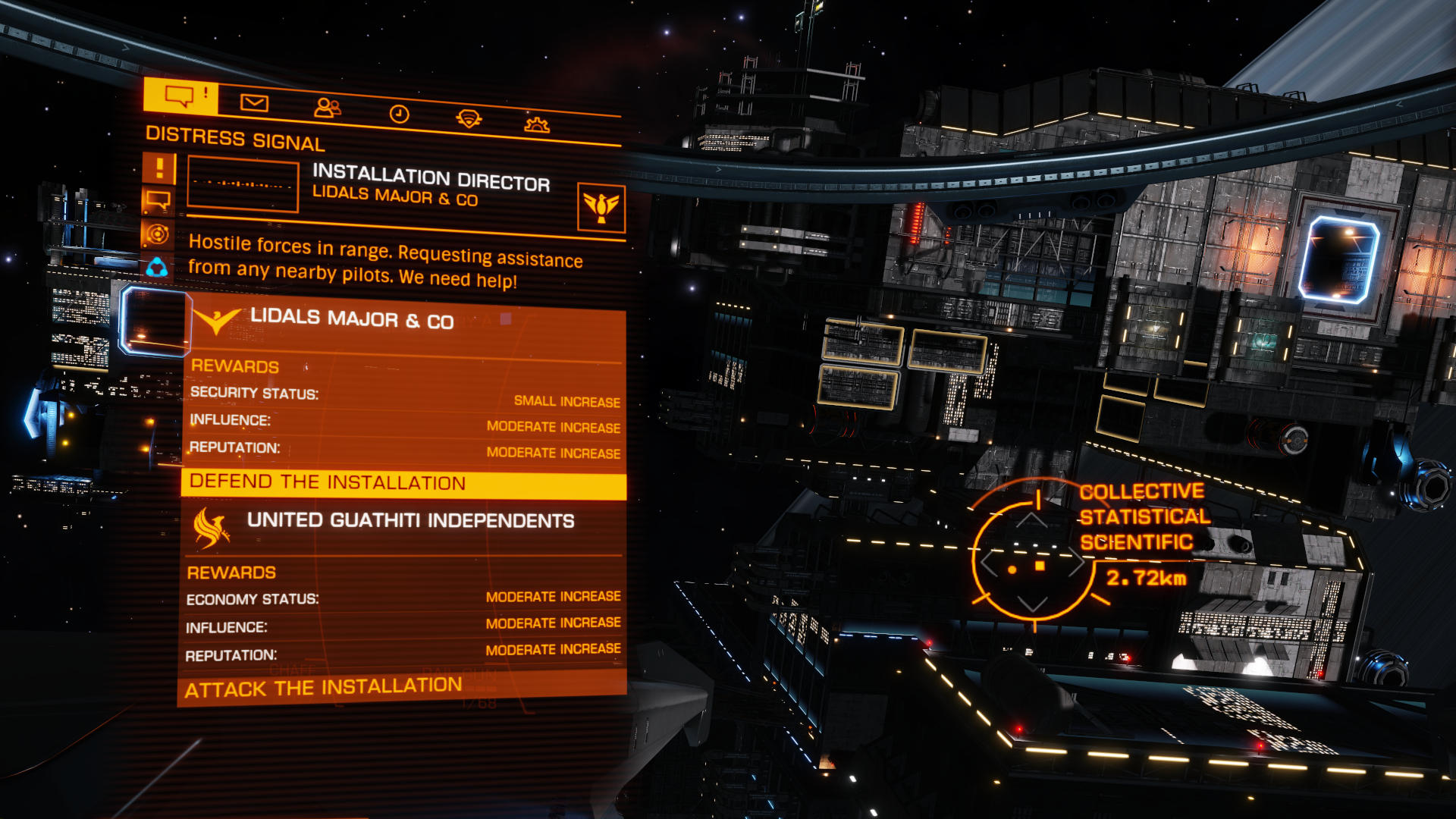Open the squadron shield tab
This screenshot has height=819, width=1456.
click(x=469, y=119)
